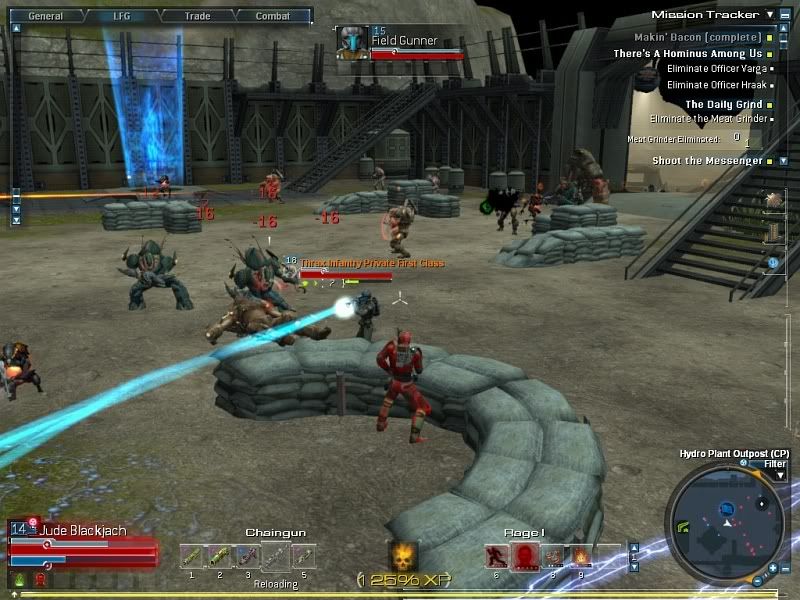The height and width of the screenshot is (600, 800).
Task: Click Jude Blackjach's player name frame
Action: tap(84, 531)
